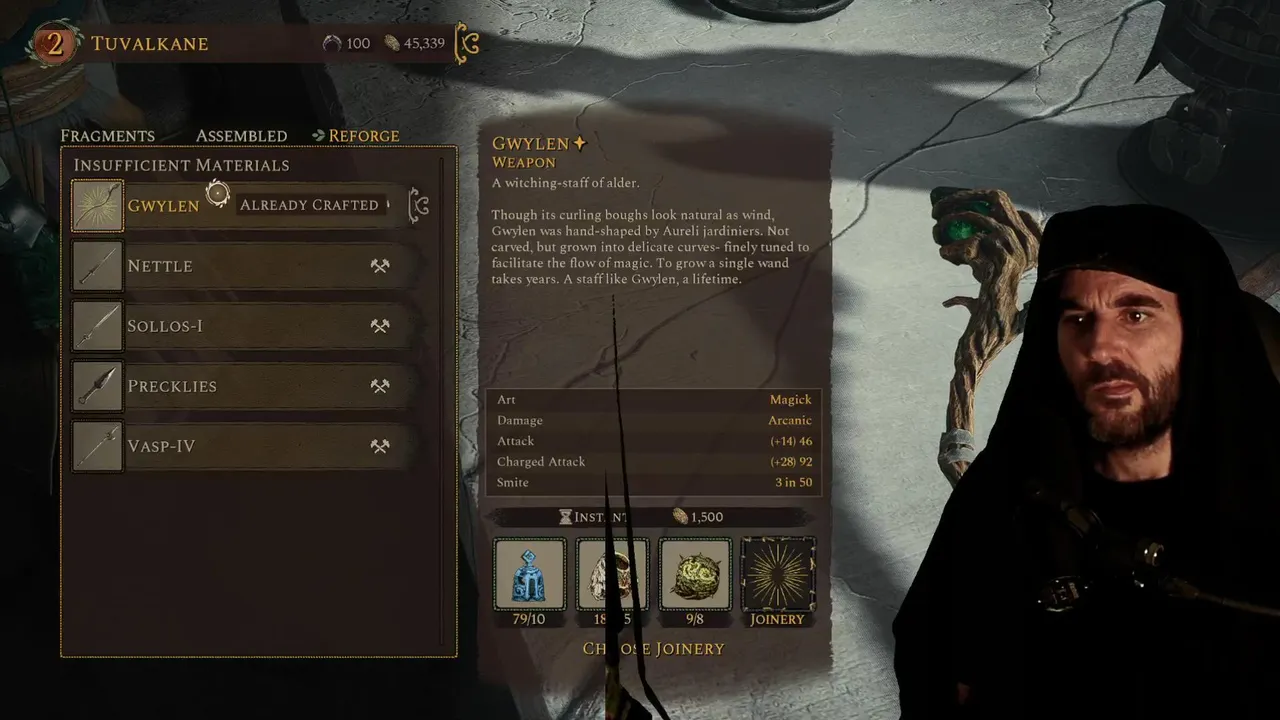This screenshot has width=1280, height=720.
Task: Select the Reforge tab
Action: 356,136
